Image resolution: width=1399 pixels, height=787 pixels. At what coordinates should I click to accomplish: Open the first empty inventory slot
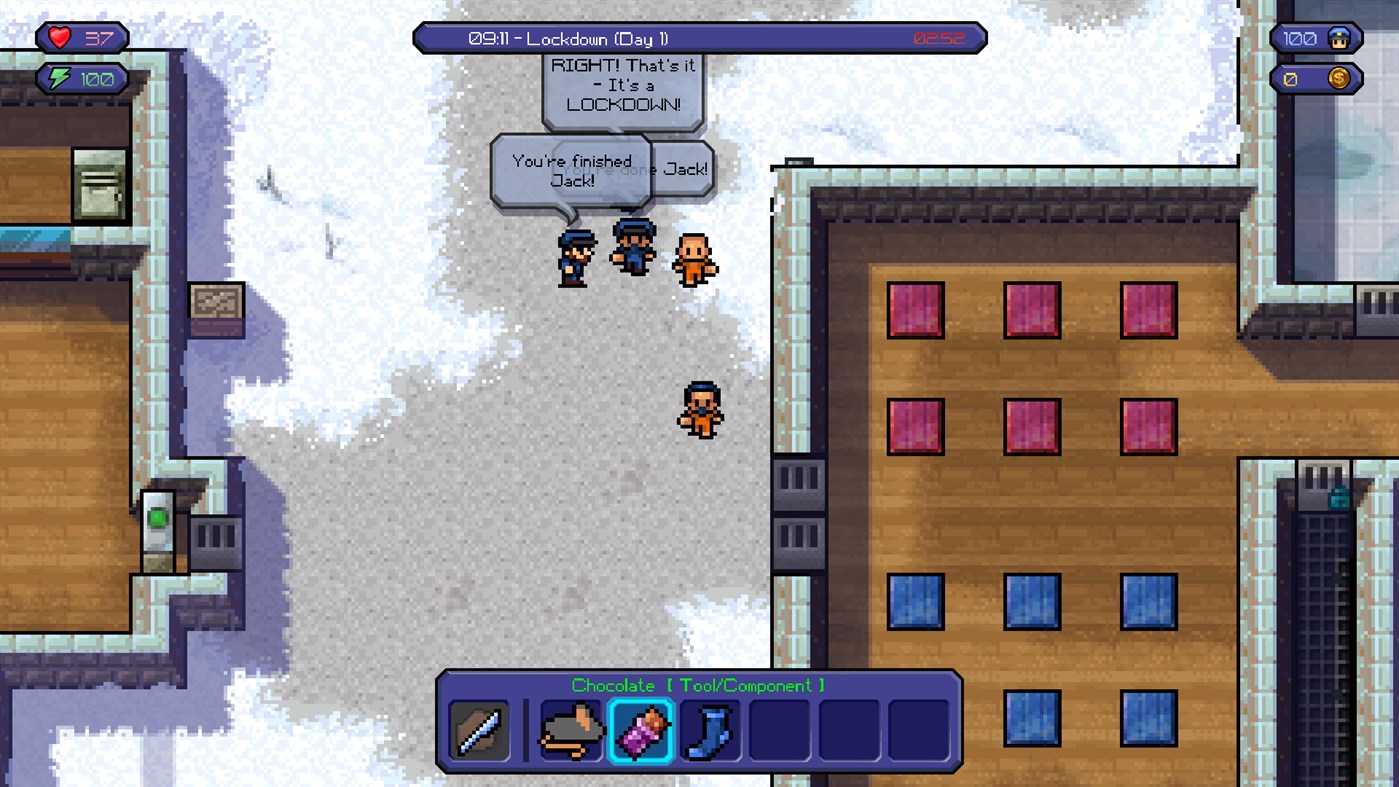click(779, 729)
